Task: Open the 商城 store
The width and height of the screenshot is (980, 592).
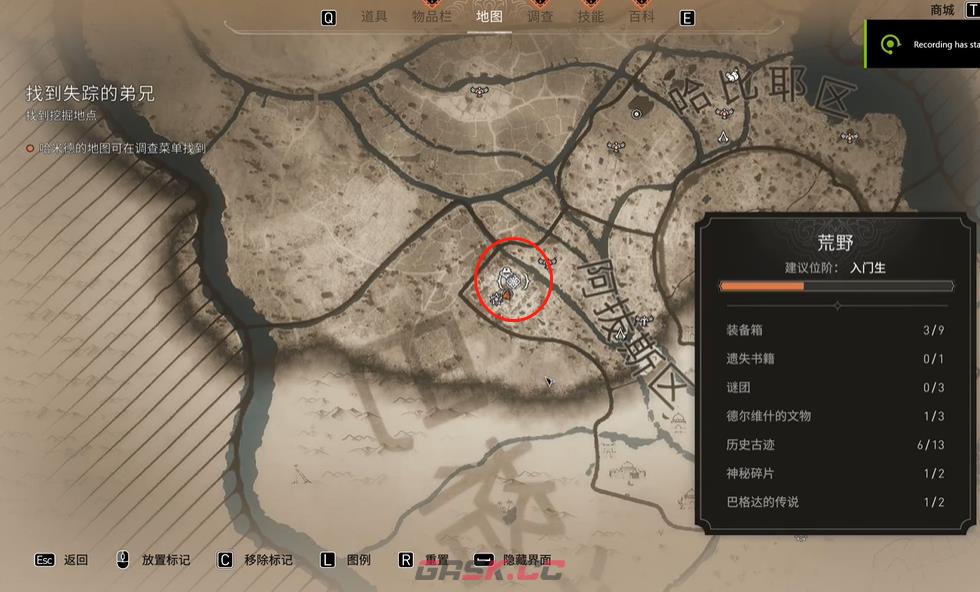Action: point(942,10)
